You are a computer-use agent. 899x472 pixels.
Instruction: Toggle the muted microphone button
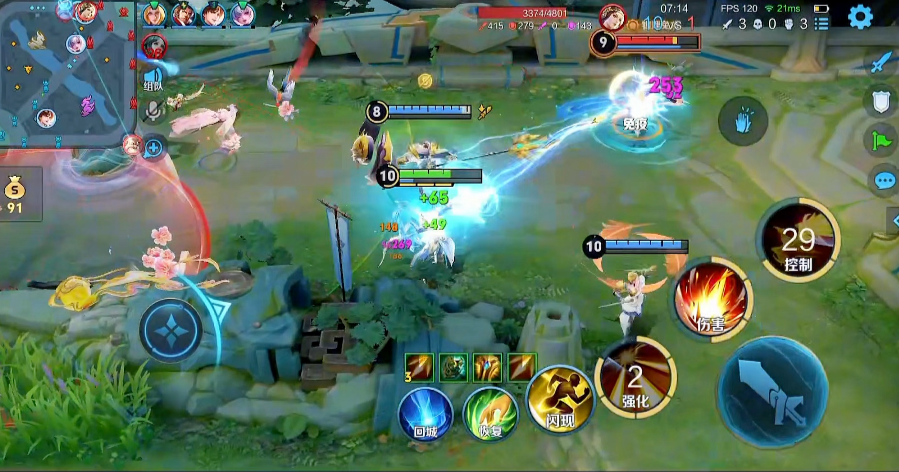click(153, 112)
